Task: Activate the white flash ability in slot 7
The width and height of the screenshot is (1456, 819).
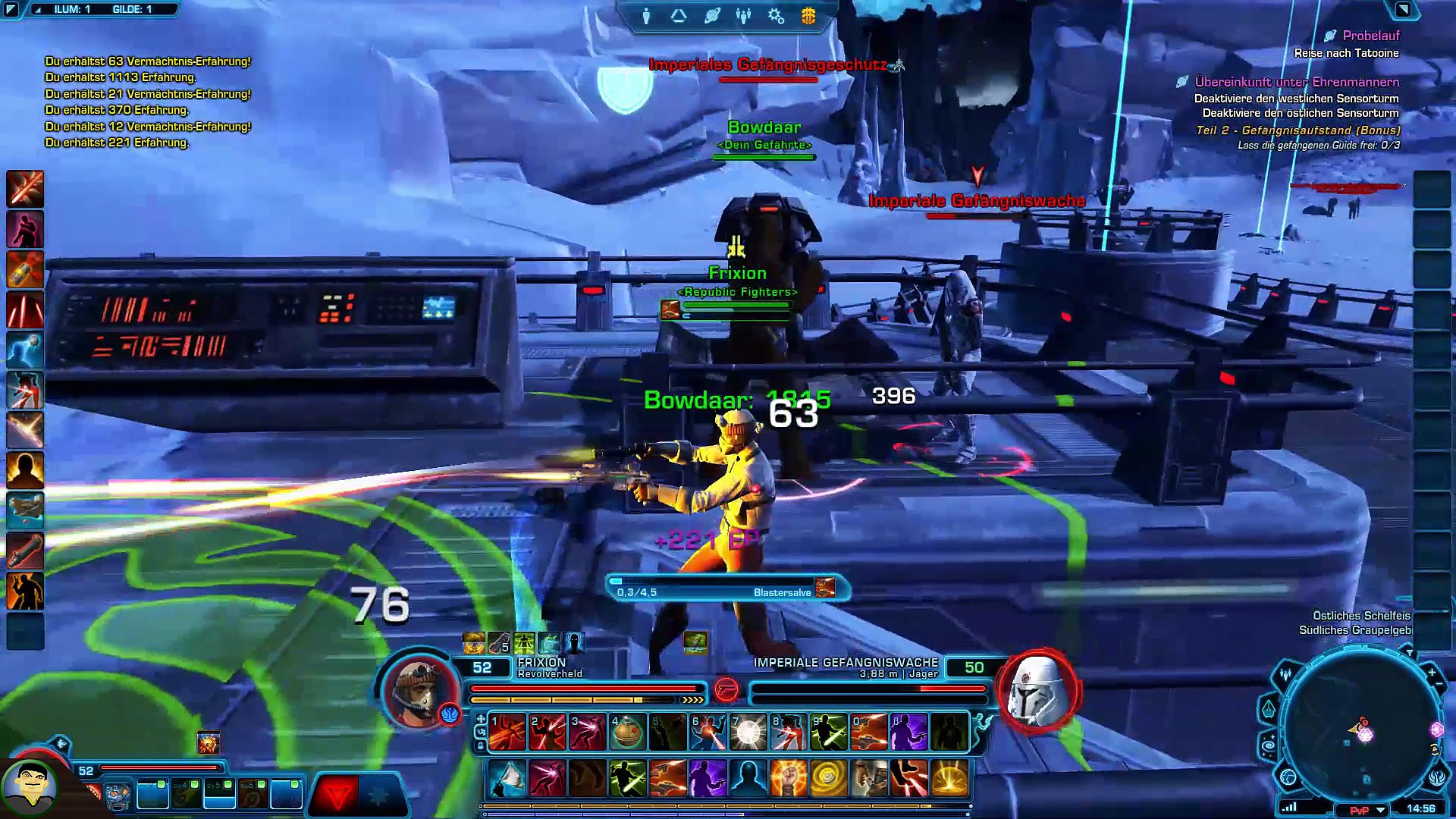Action: pos(748,733)
